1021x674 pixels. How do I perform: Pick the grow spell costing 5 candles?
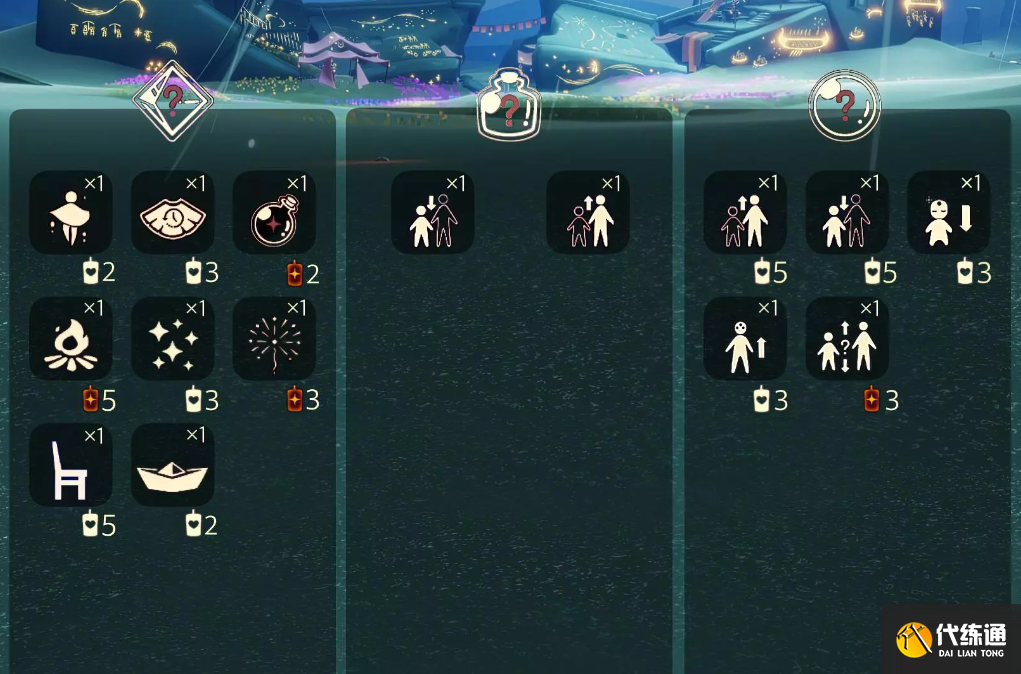(745, 212)
